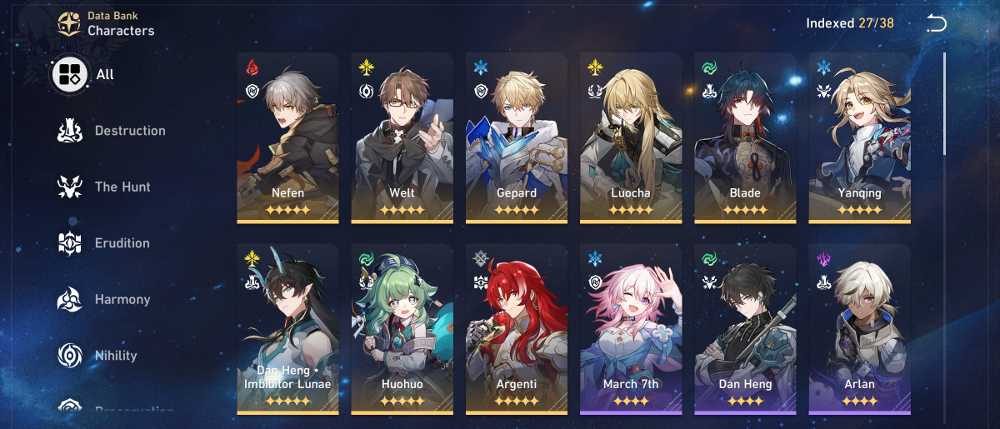Select the Welt character card
The image size is (1000, 429).
coord(402,138)
